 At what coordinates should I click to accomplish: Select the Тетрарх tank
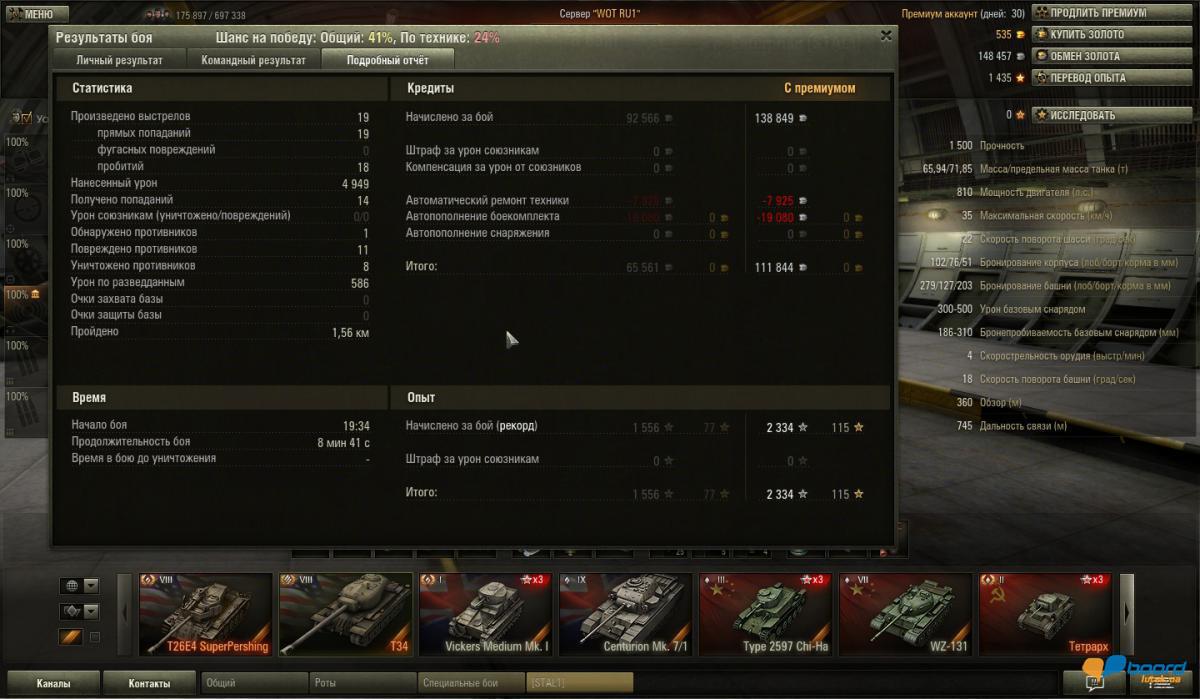coord(1045,614)
